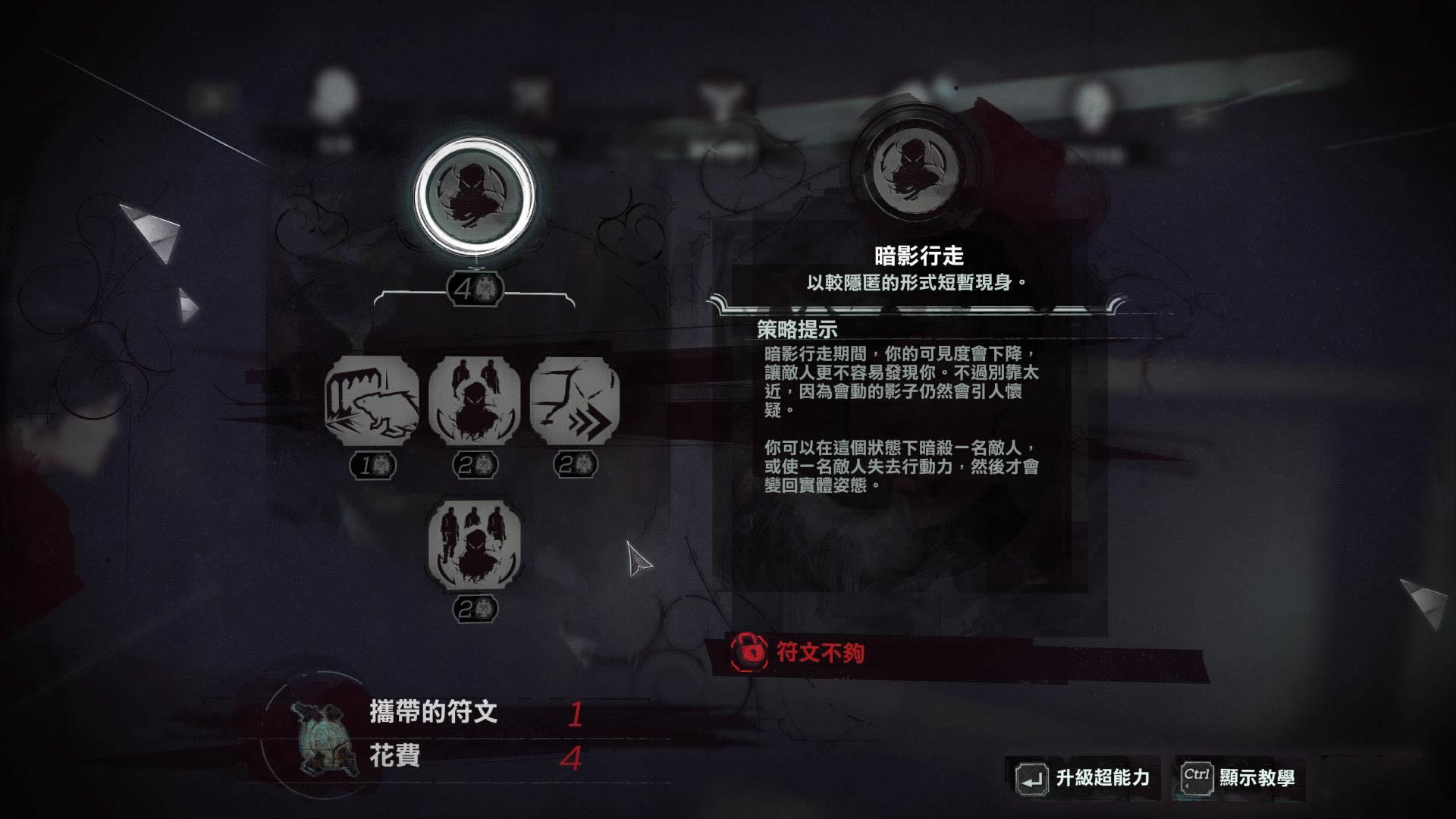Click the 升級超能力 upgrade power button

pos(1086,778)
